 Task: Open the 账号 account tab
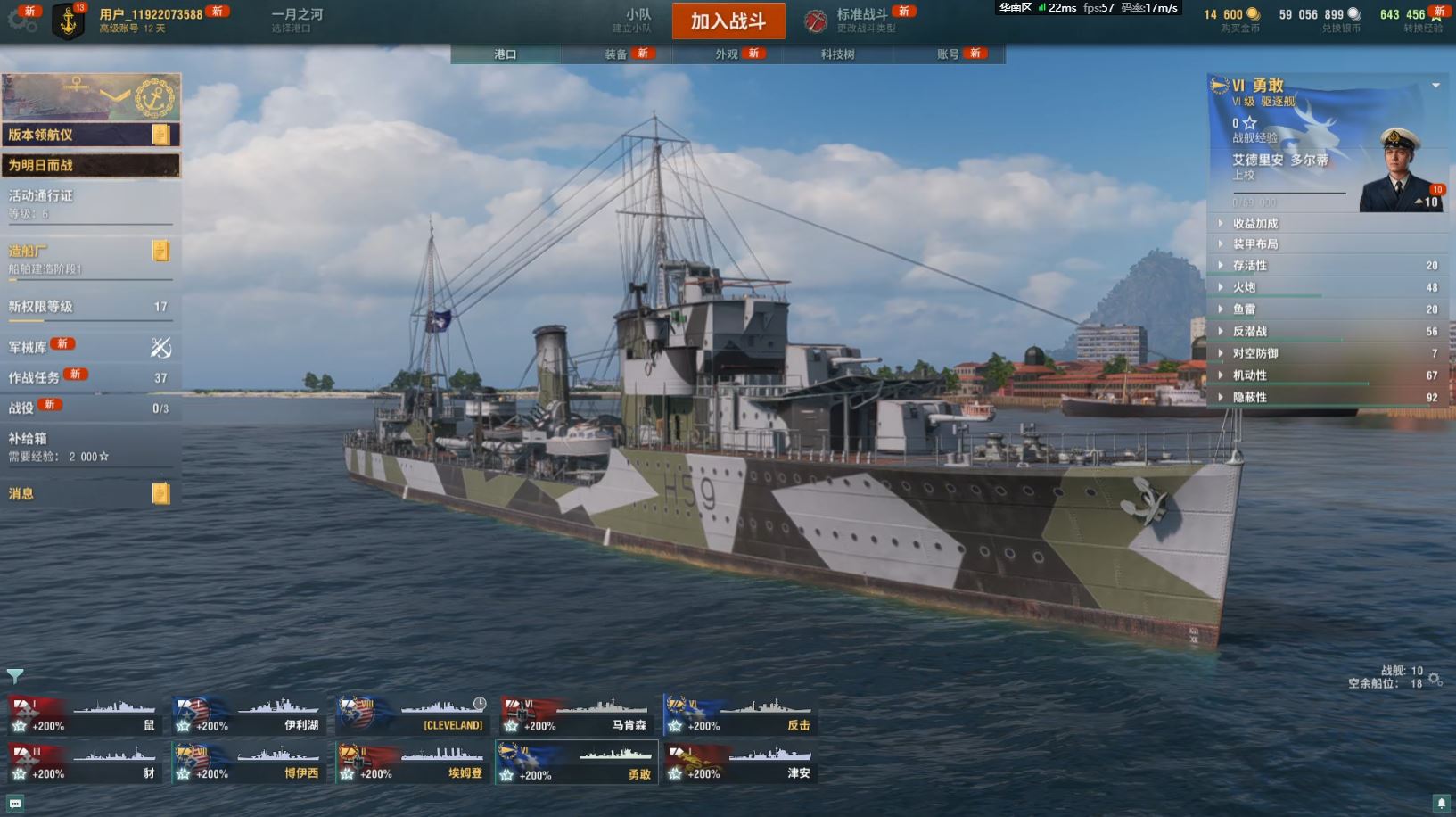[948, 54]
